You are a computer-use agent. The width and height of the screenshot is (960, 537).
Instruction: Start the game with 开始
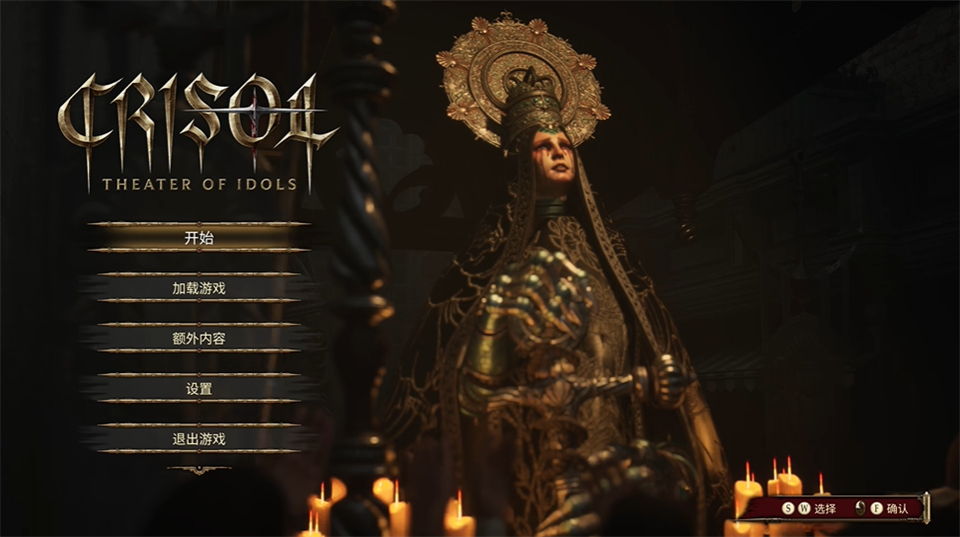tap(199, 238)
